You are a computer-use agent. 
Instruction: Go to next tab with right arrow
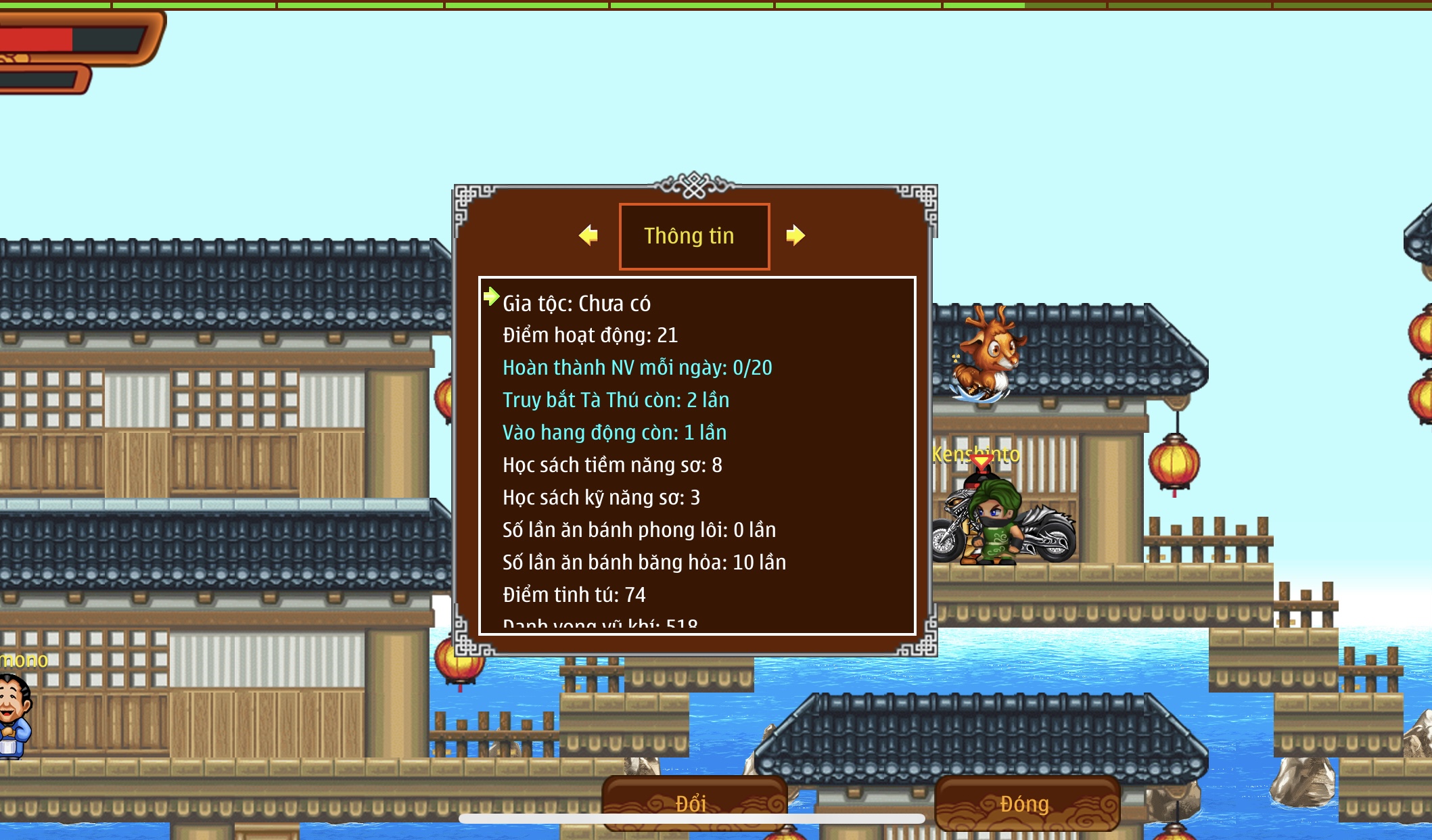[795, 235]
